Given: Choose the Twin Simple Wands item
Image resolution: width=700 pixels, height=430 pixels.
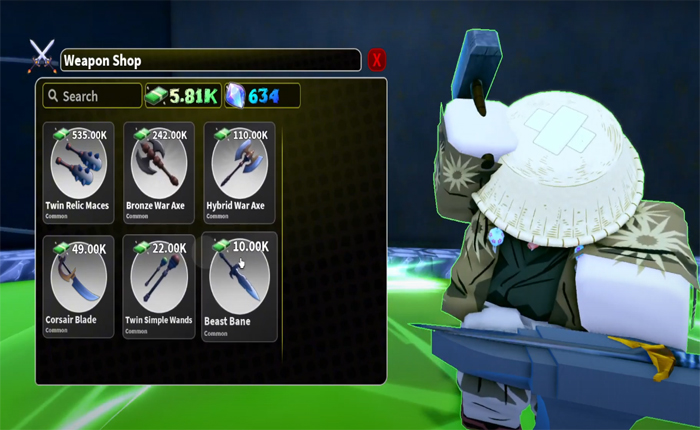Looking at the screenshot, I should (x=159, y=287).
